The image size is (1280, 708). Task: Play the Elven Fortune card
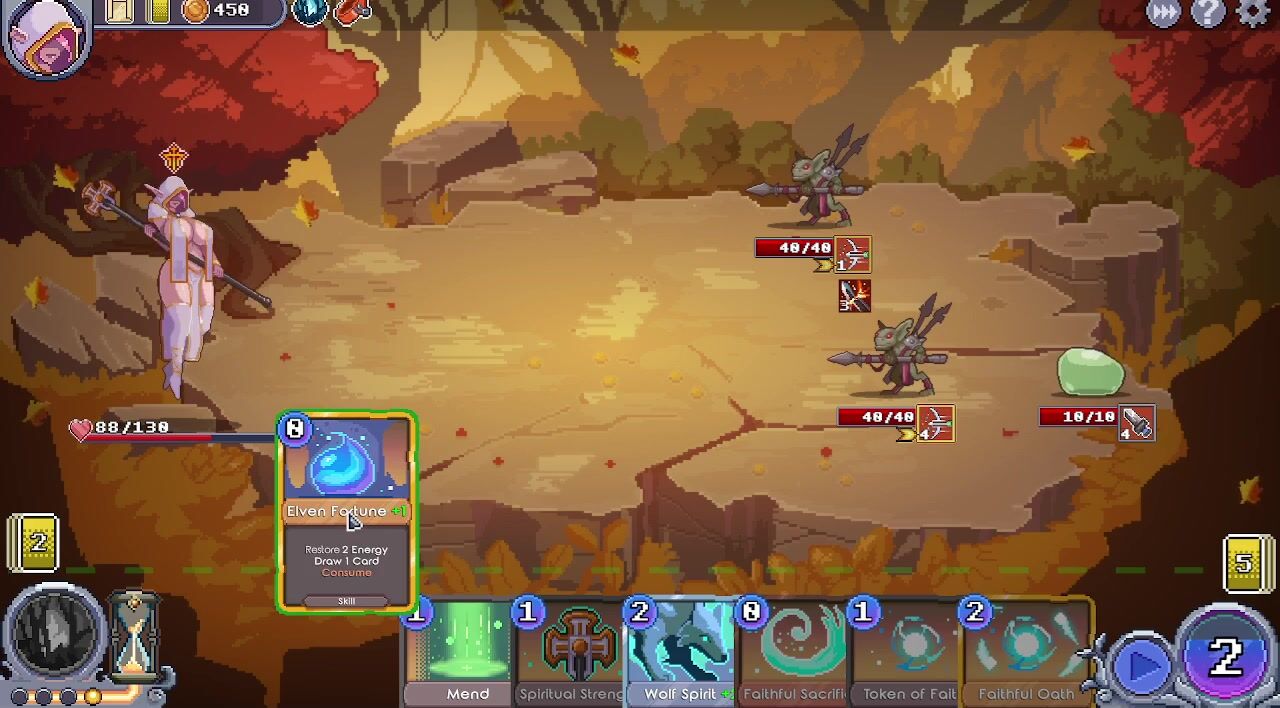point(346,510)
